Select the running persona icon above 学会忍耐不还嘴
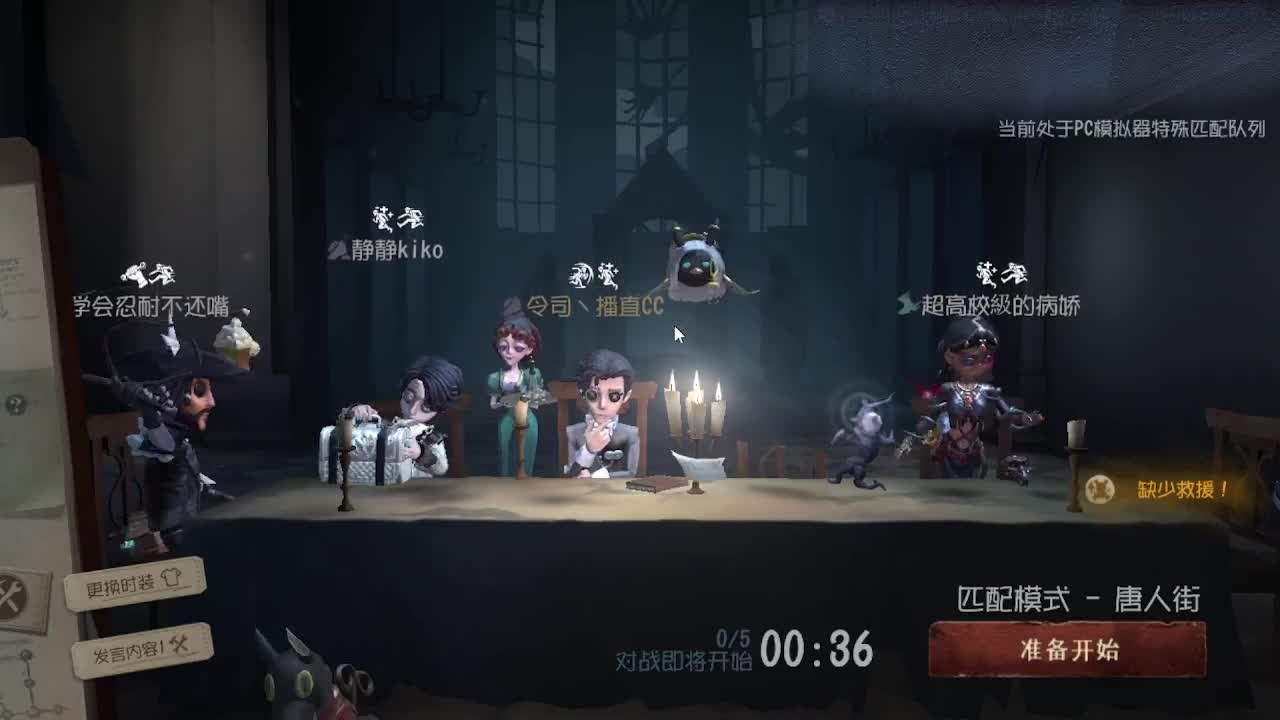The image size is (1280, 720). pyautogui.click(x=162, y=272)
